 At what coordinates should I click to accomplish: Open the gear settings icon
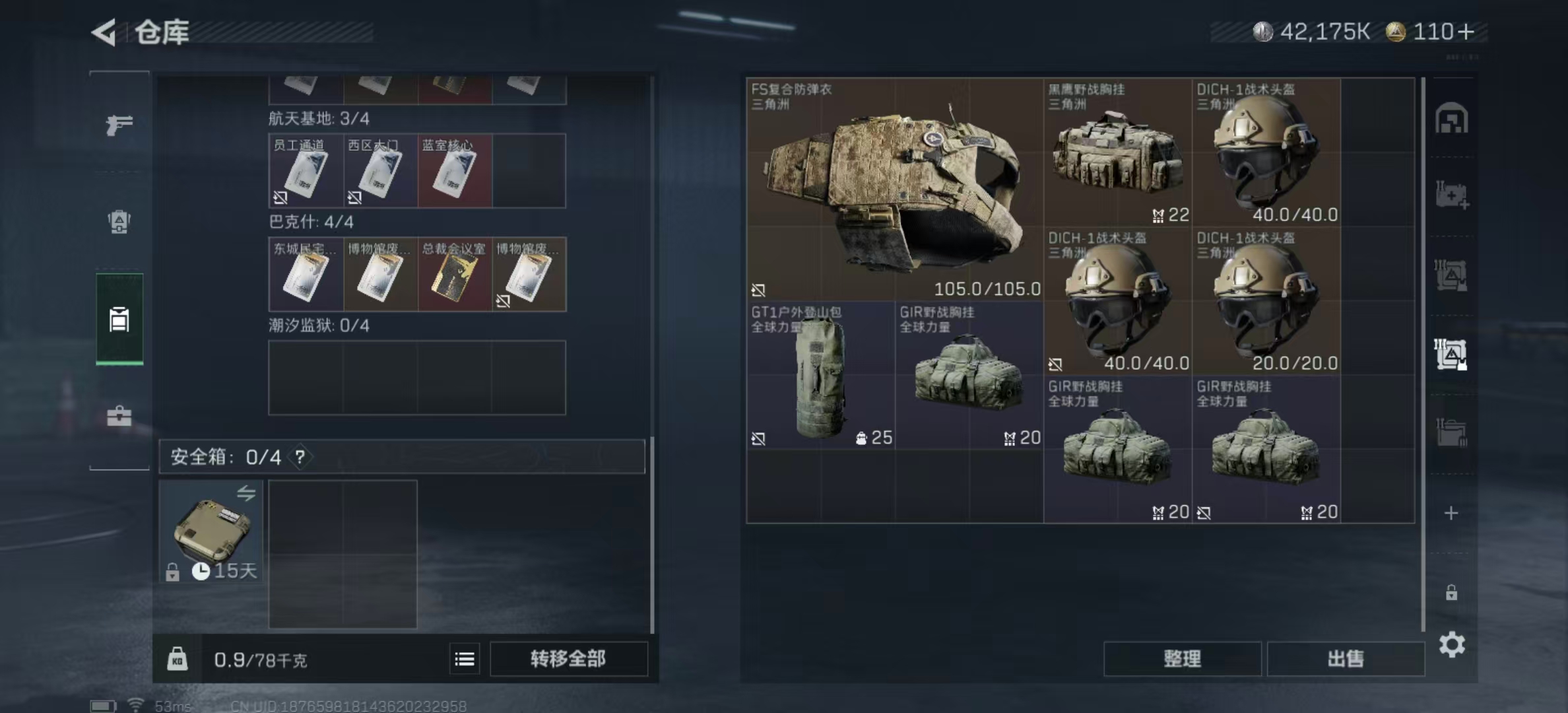1452,645
